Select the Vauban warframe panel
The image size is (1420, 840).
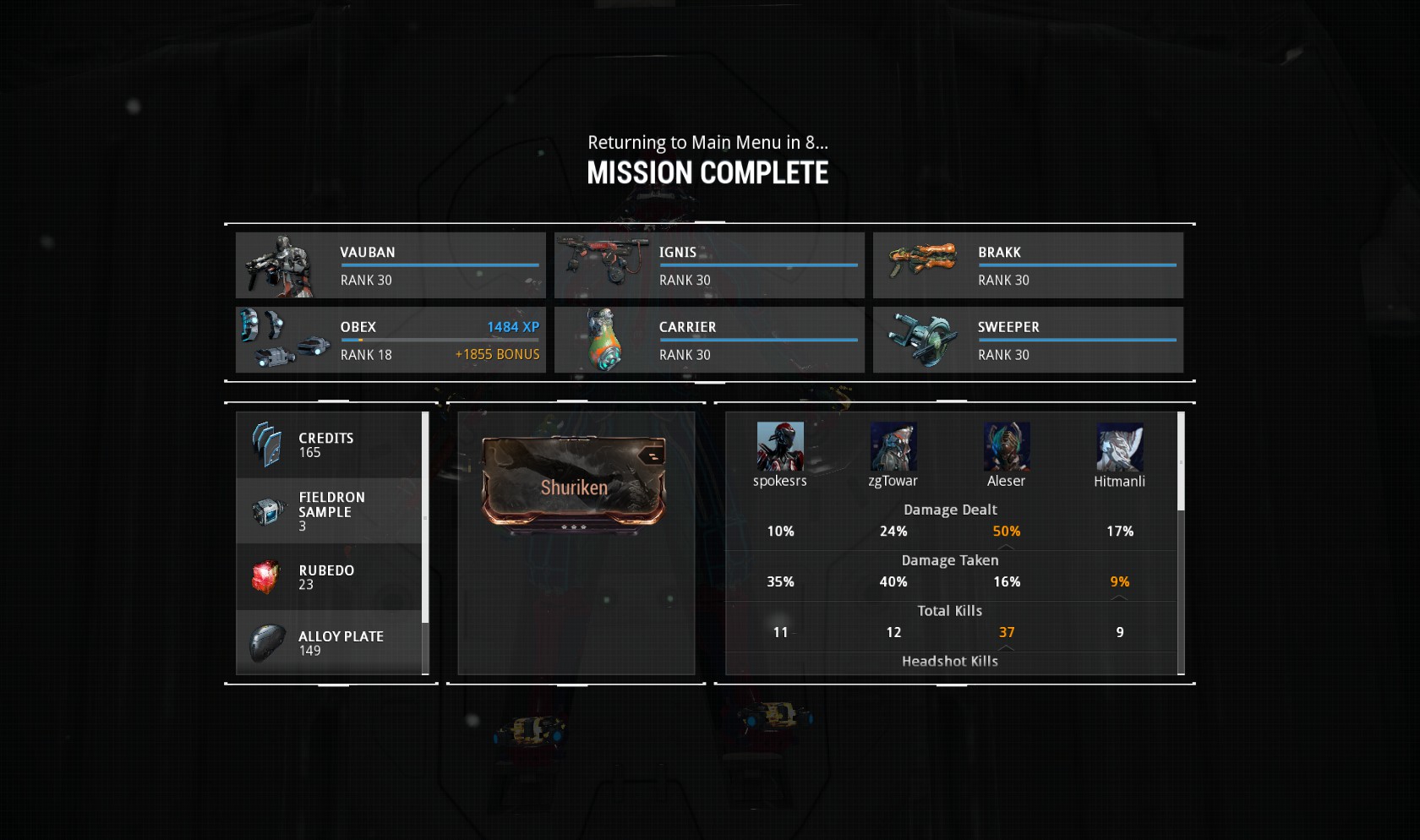pos(390,265)
